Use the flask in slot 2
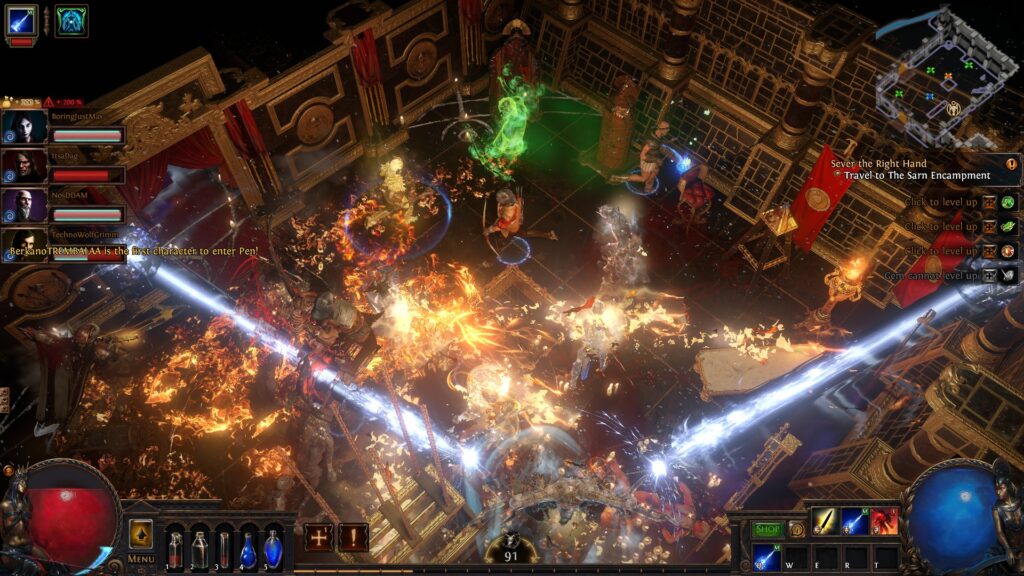The width and height of the screenshot is (1024, 576). [199, 549]
